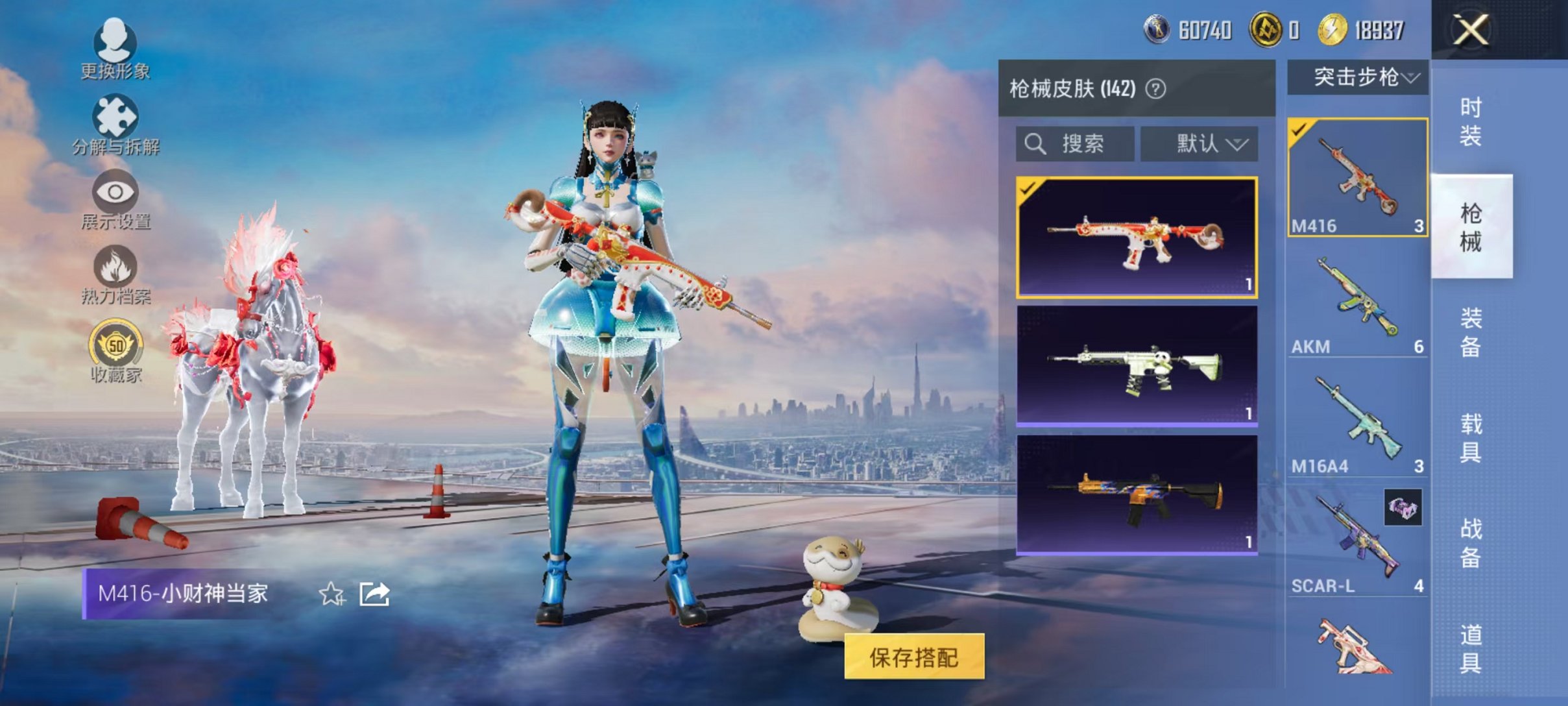Click the search magnifier icon
The image size is (1568, 706).
[1035, 144]
